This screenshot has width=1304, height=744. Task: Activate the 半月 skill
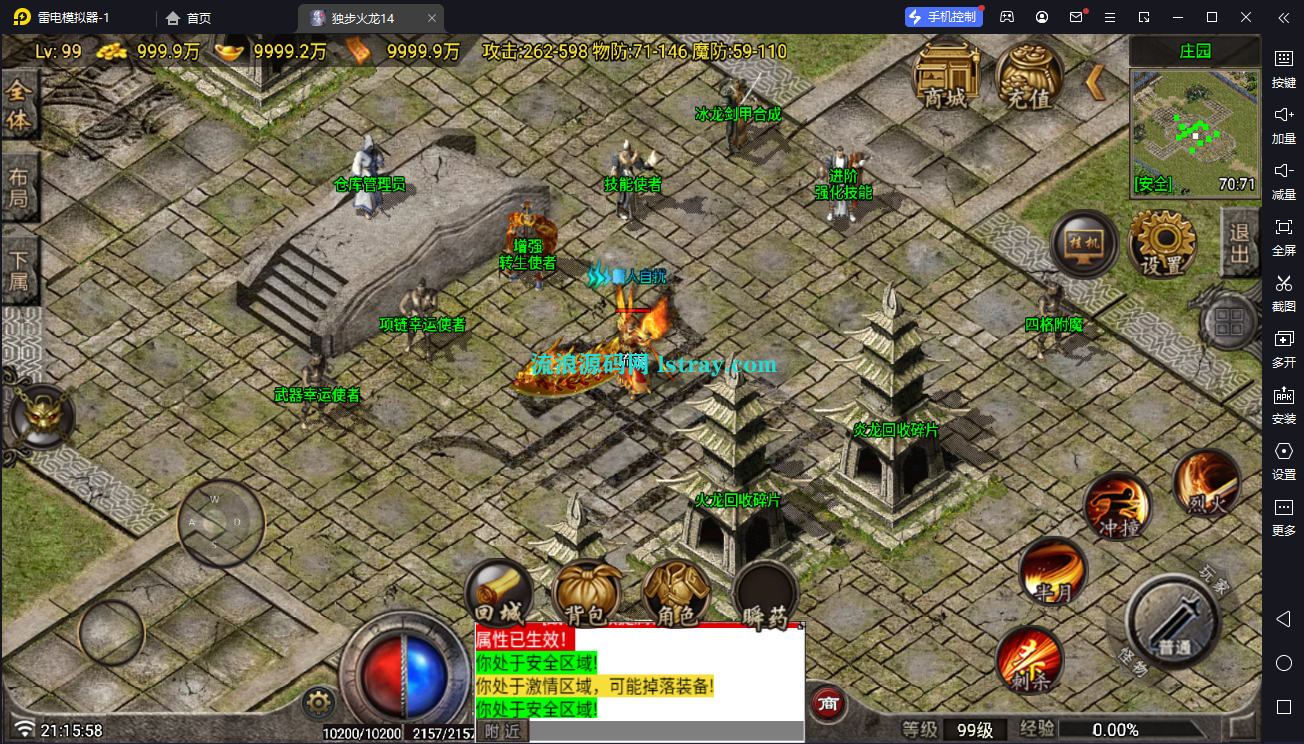1052,572
